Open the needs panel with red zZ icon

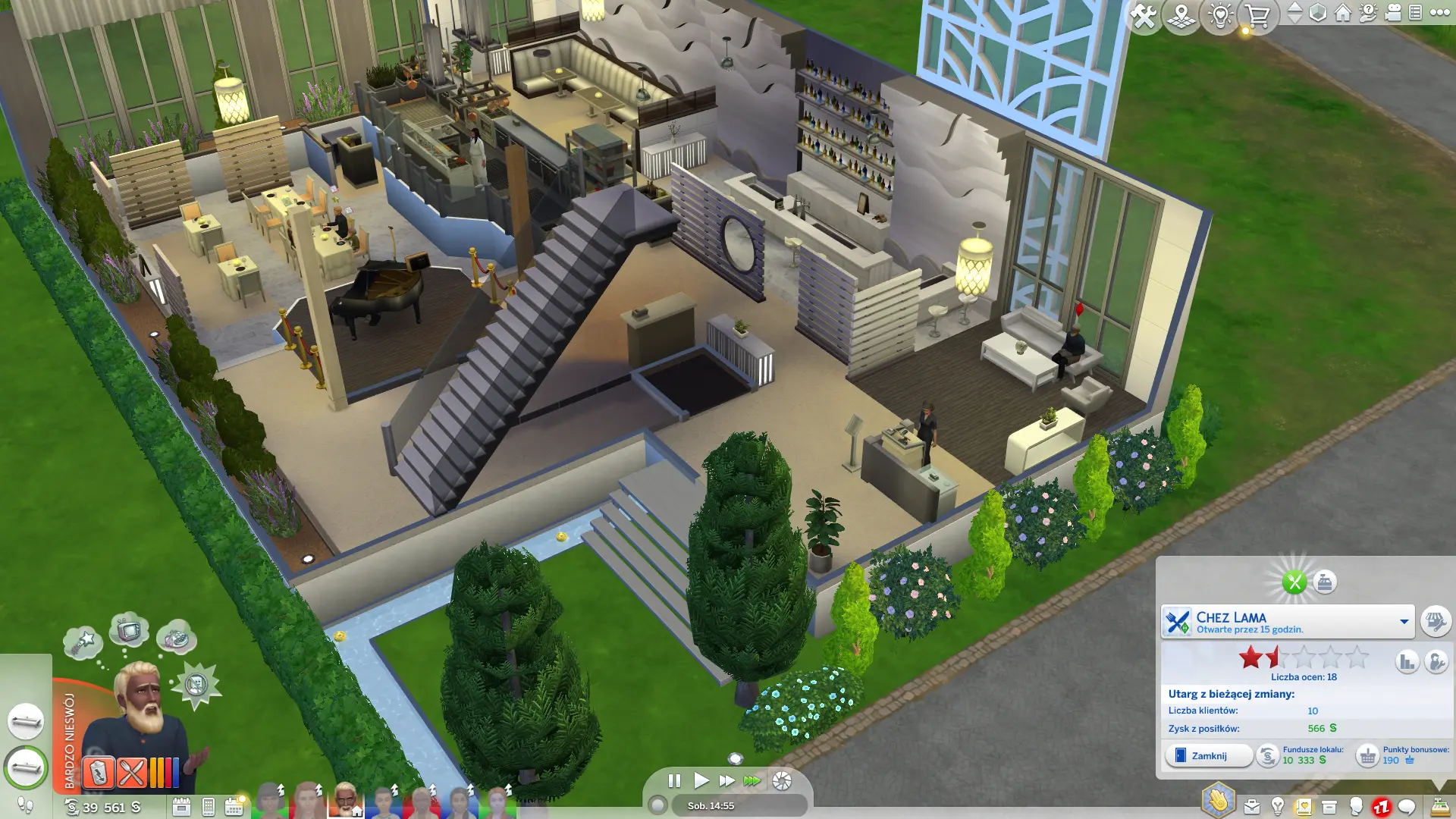pos(1381,807)
